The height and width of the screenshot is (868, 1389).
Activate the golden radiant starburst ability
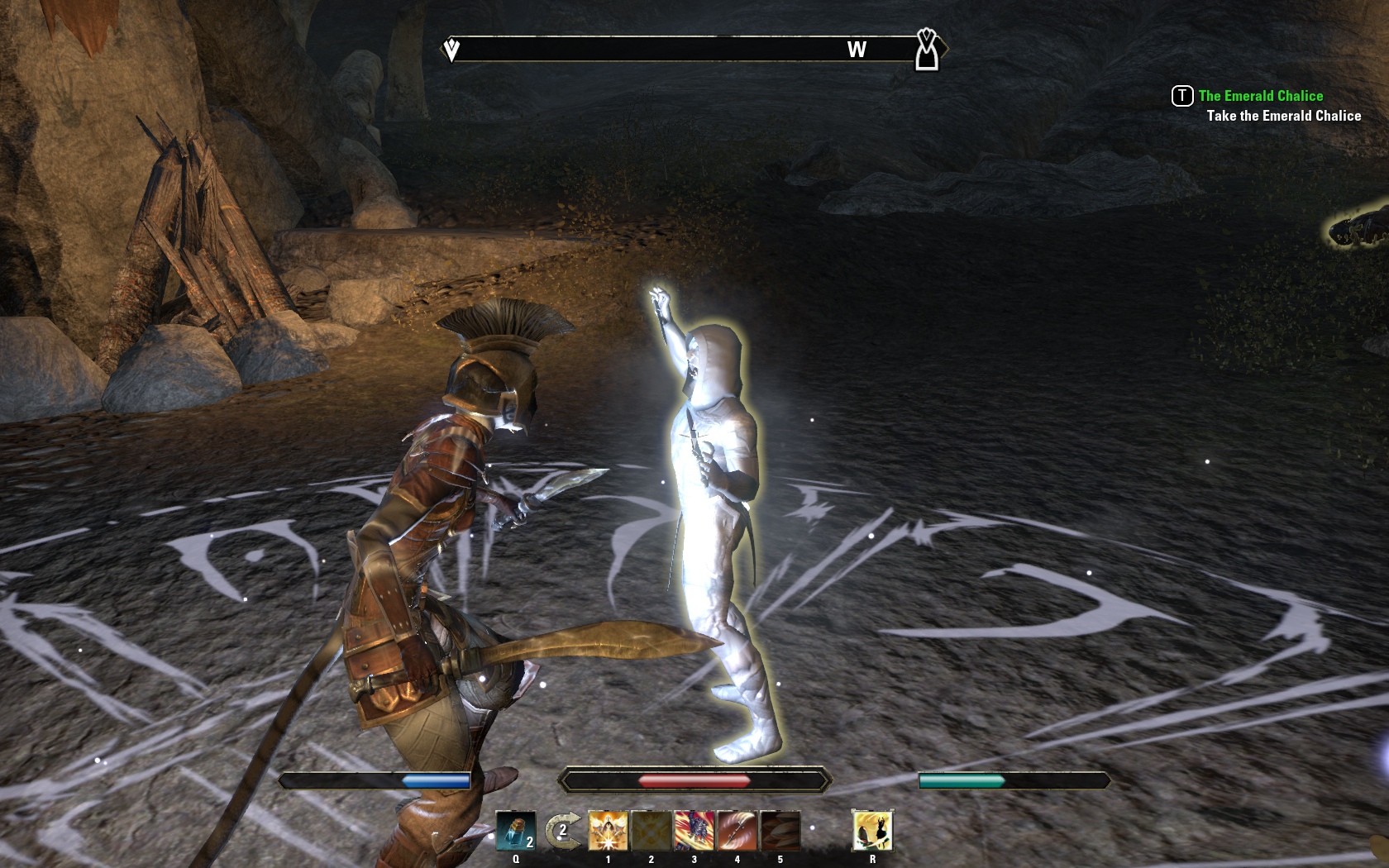coord(608,831)
